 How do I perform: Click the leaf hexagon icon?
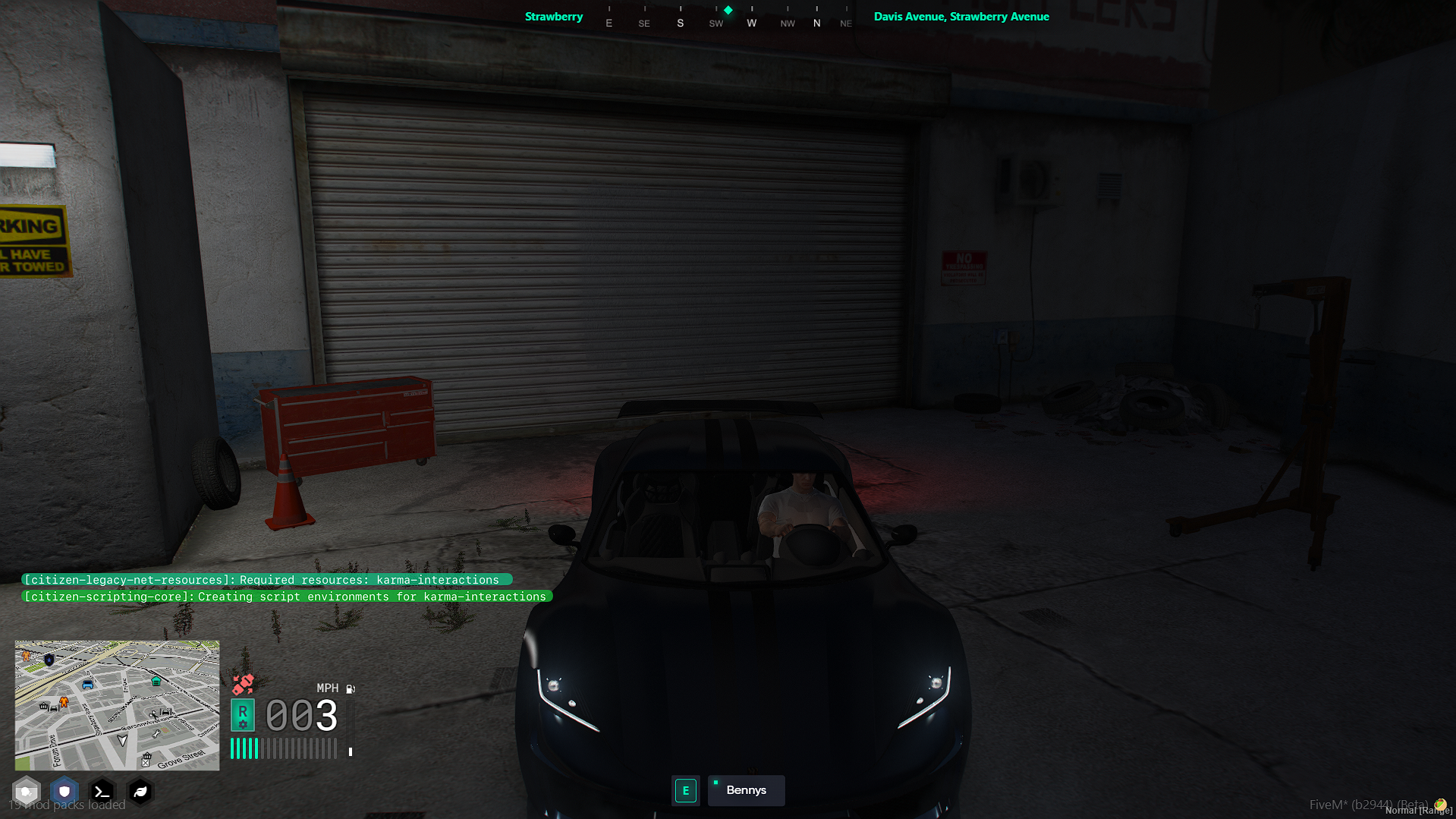pyautogui.click(x=140, y=792)
